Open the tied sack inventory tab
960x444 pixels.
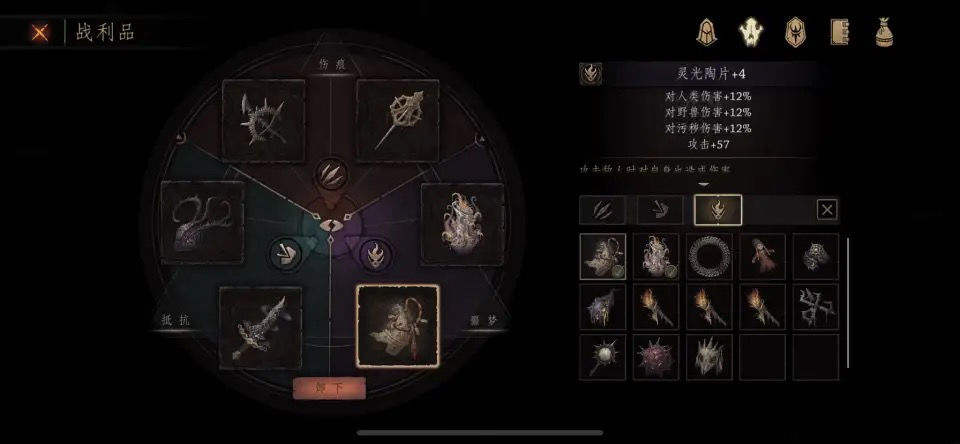click(x=885, y=32)
